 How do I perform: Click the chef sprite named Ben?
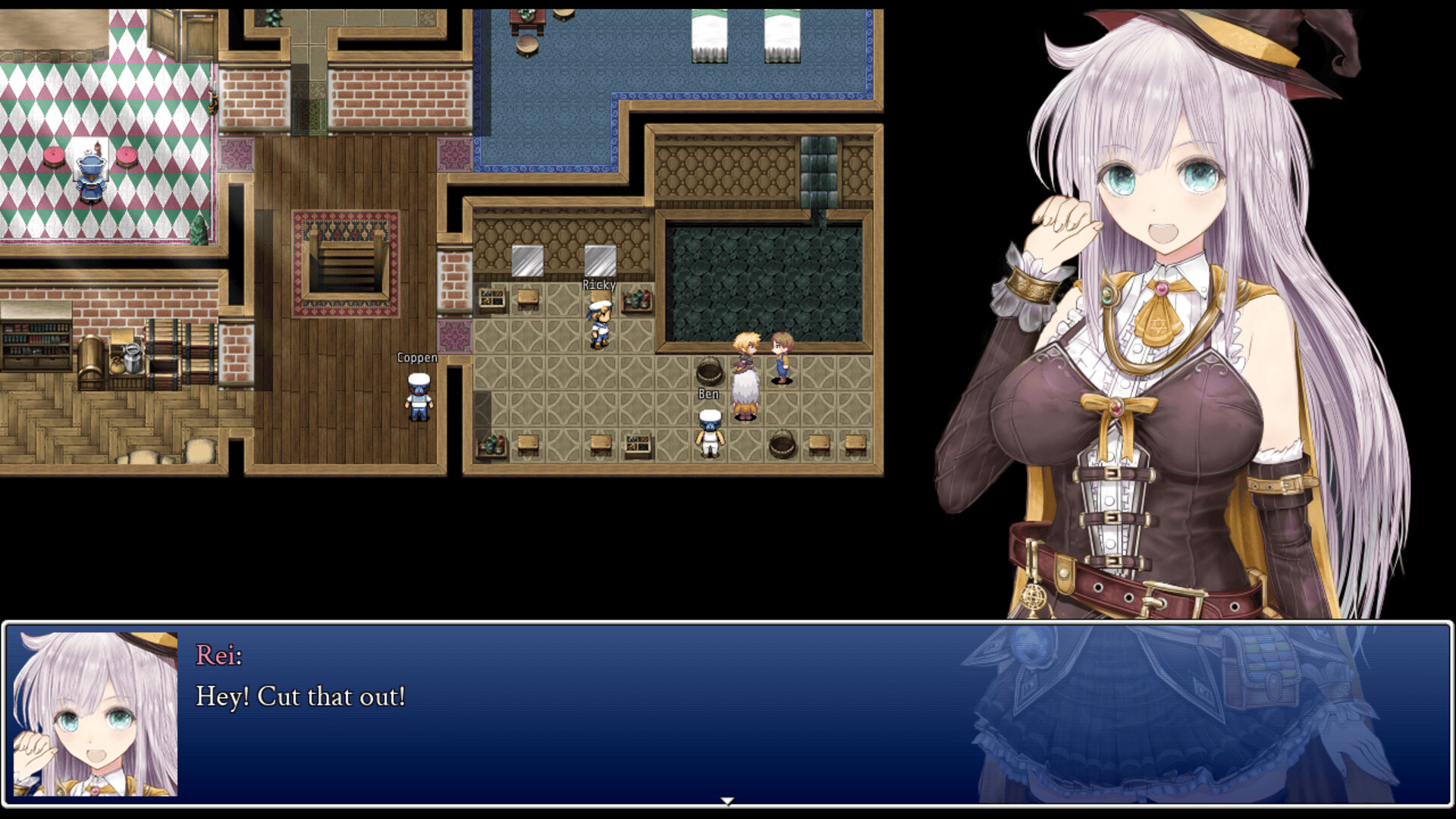tap(708, 432)
